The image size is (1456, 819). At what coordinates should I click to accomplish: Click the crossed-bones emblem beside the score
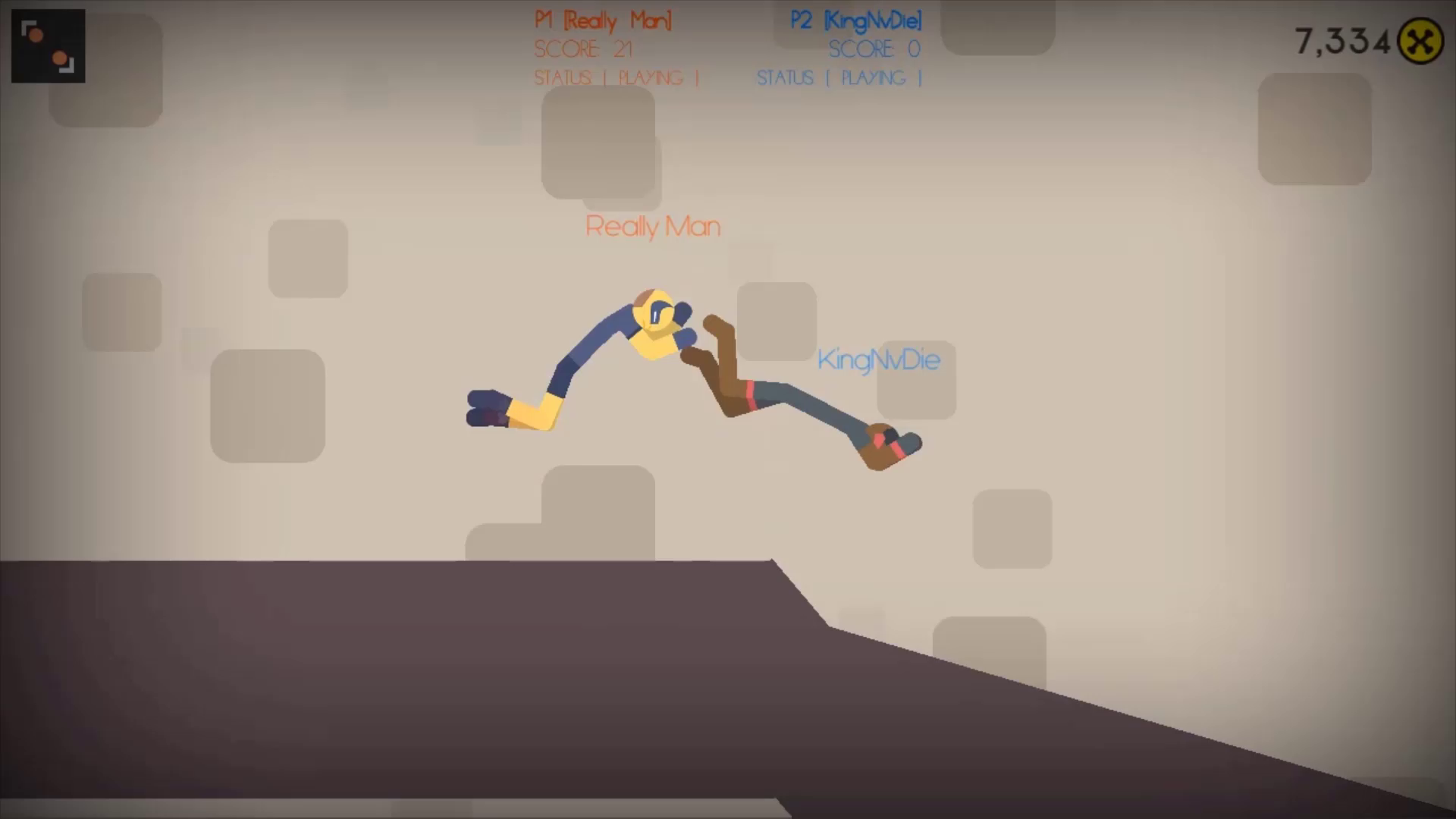coord(1423,42)
